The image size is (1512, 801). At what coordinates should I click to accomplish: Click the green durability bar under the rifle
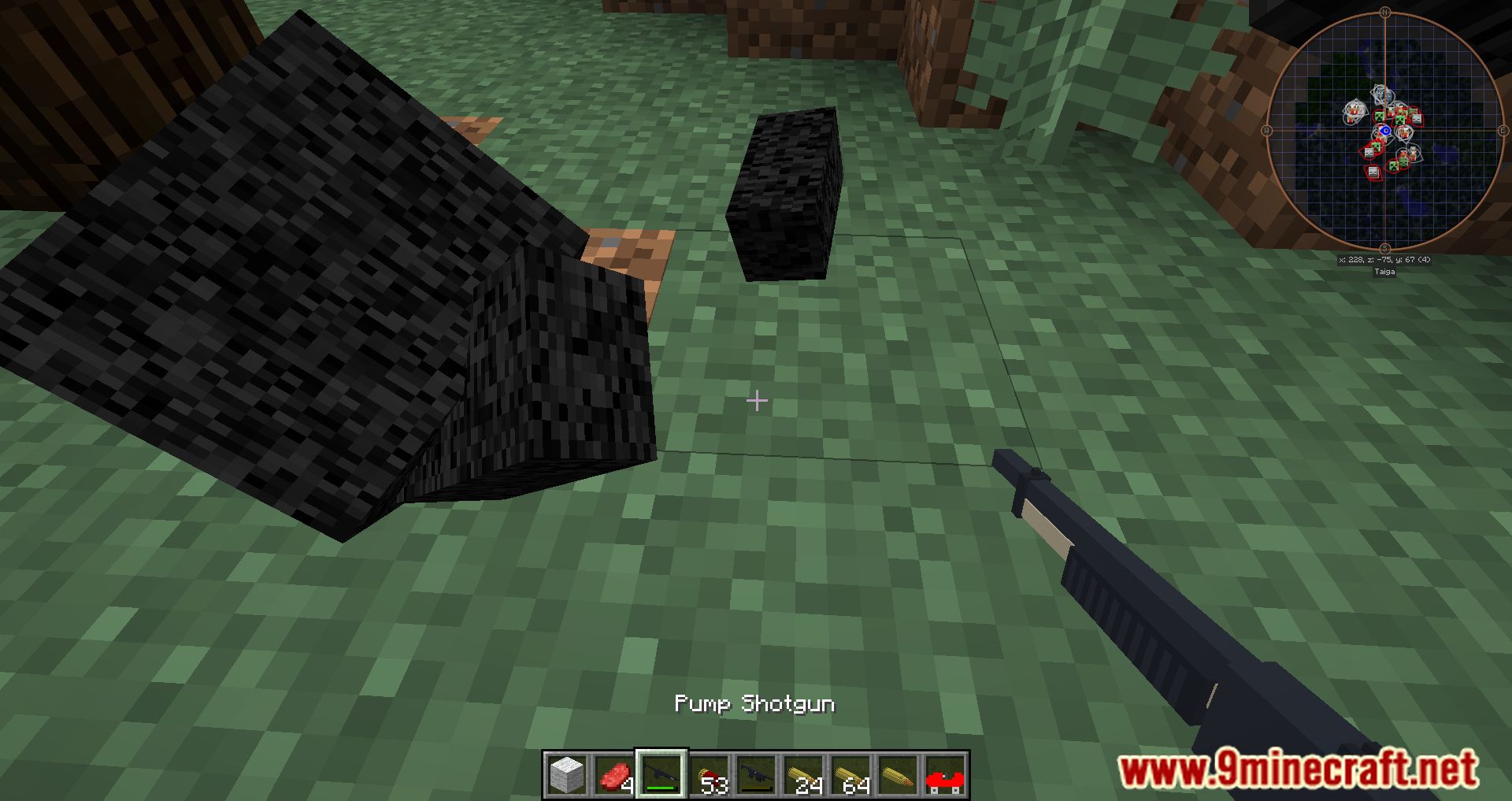point(659,788)
